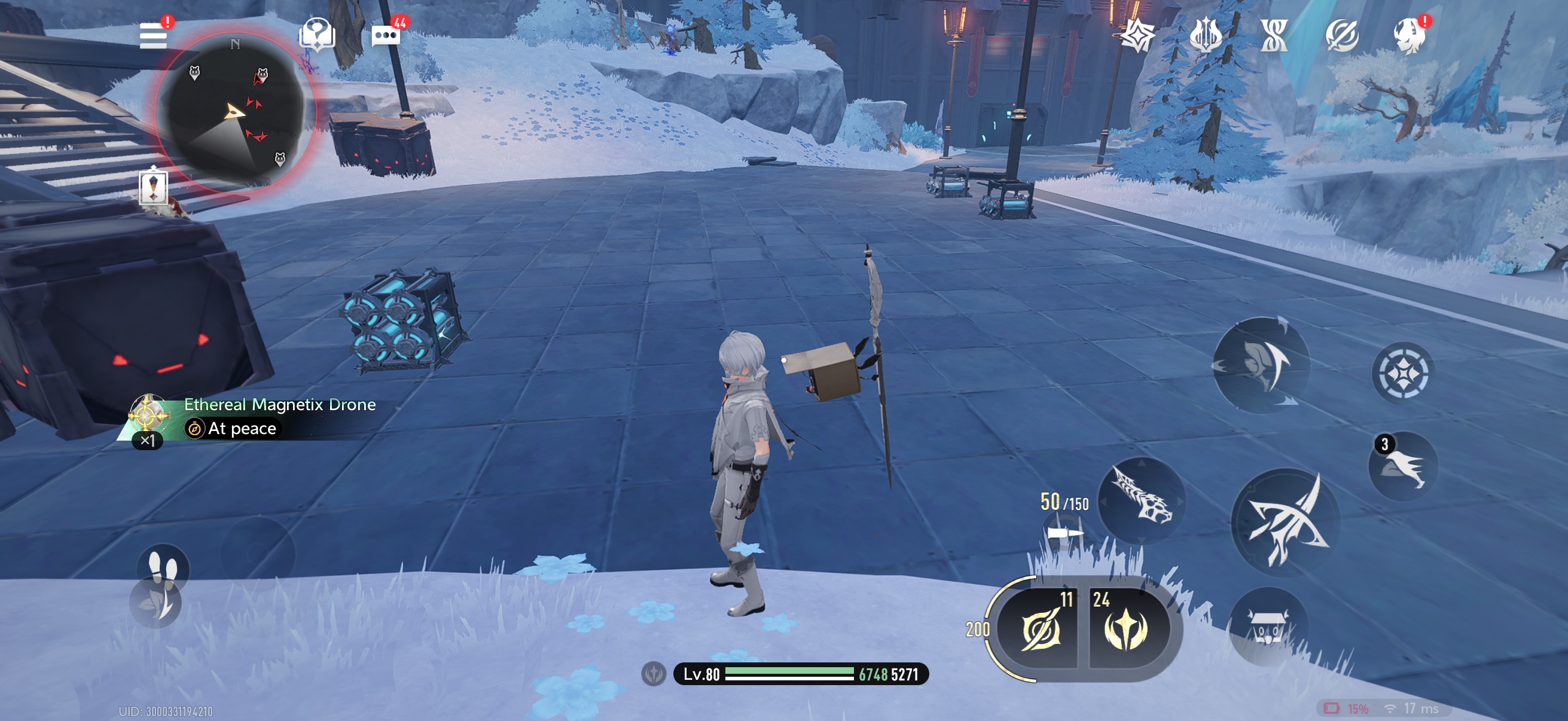Tap the target lock-on crosshair button
1568x721 pixels.
click(1402, 372)
